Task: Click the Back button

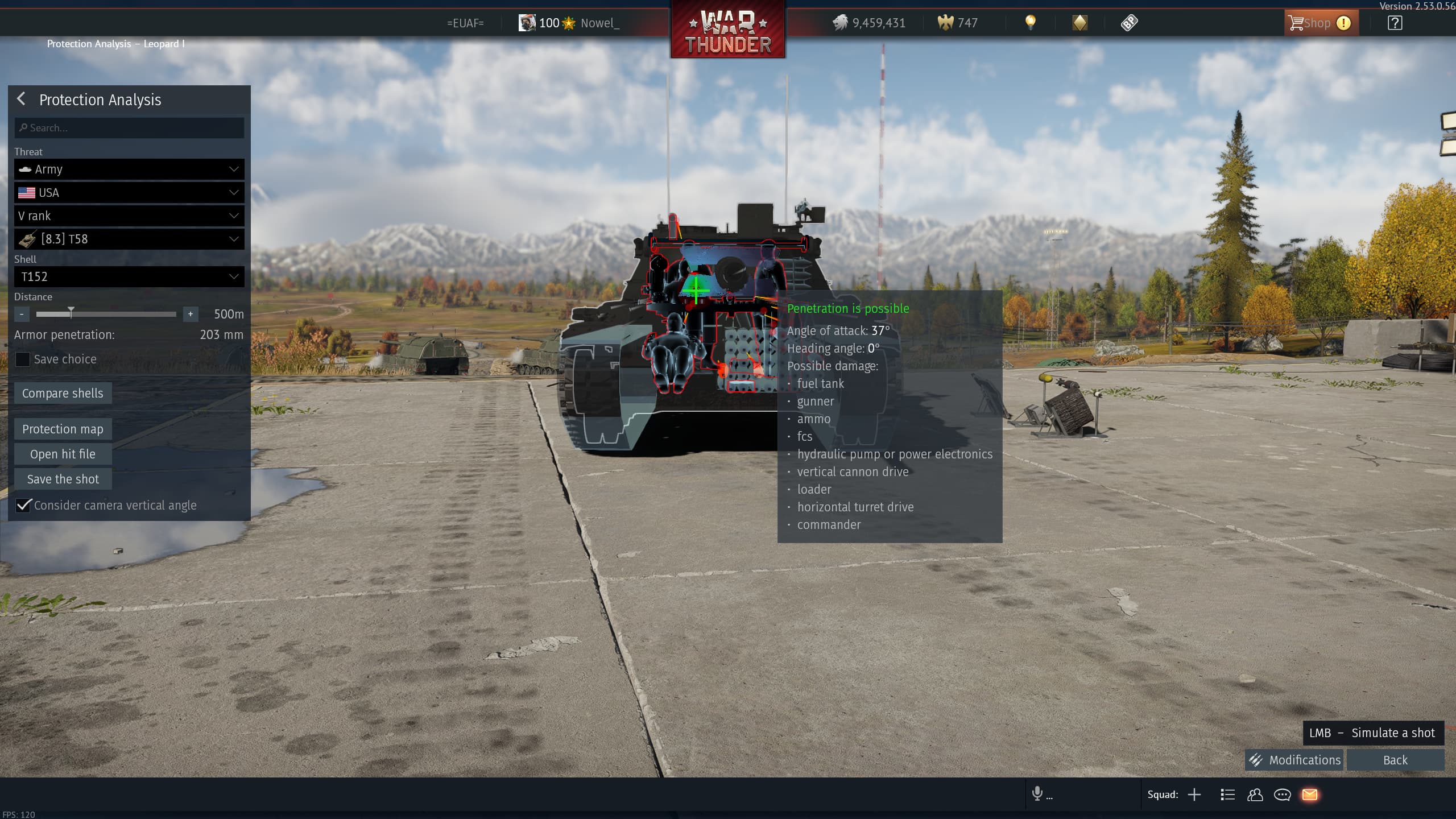Action: tap(1395, 760)
